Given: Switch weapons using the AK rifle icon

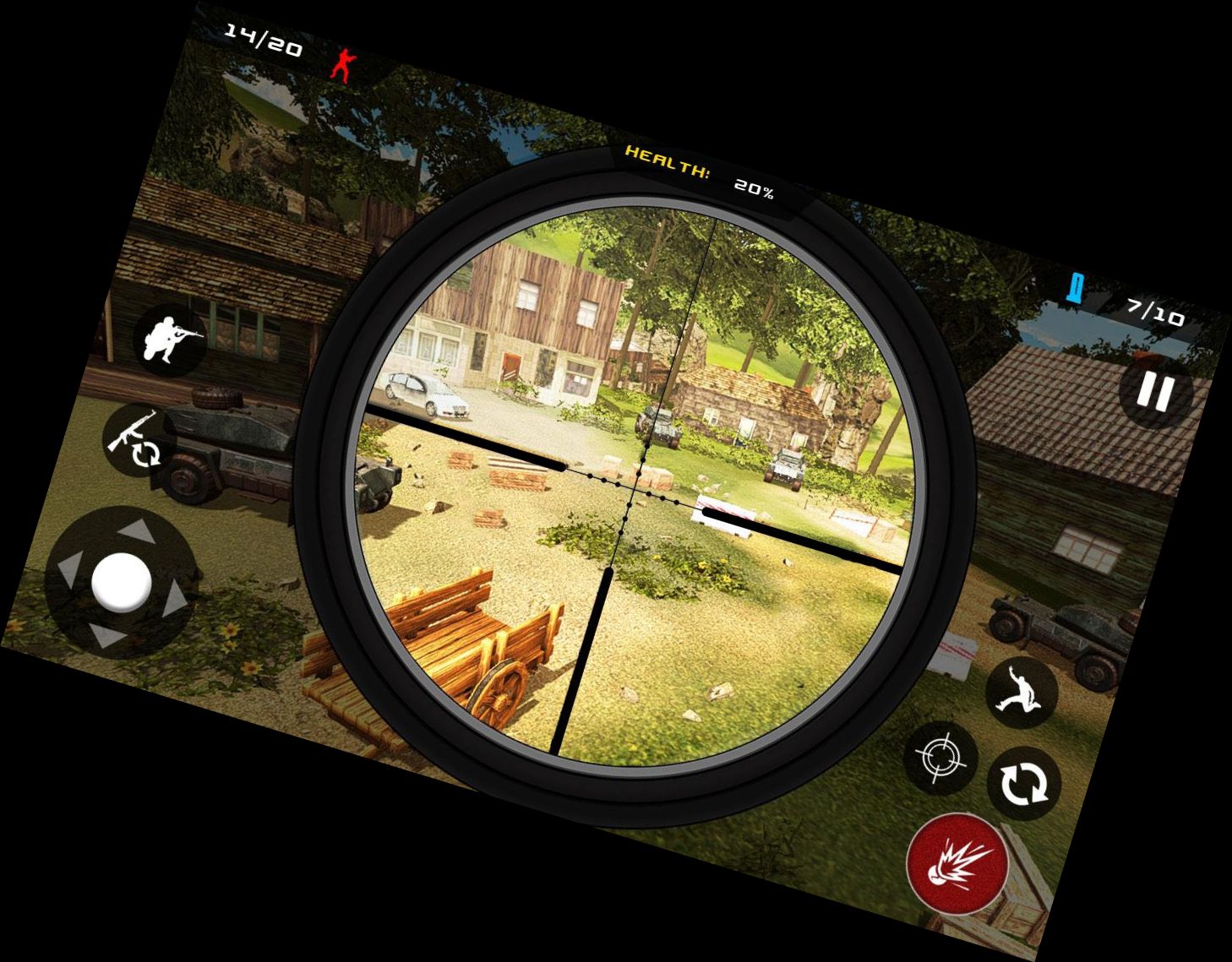Looking at the screenshot, I should click(135, 438).
